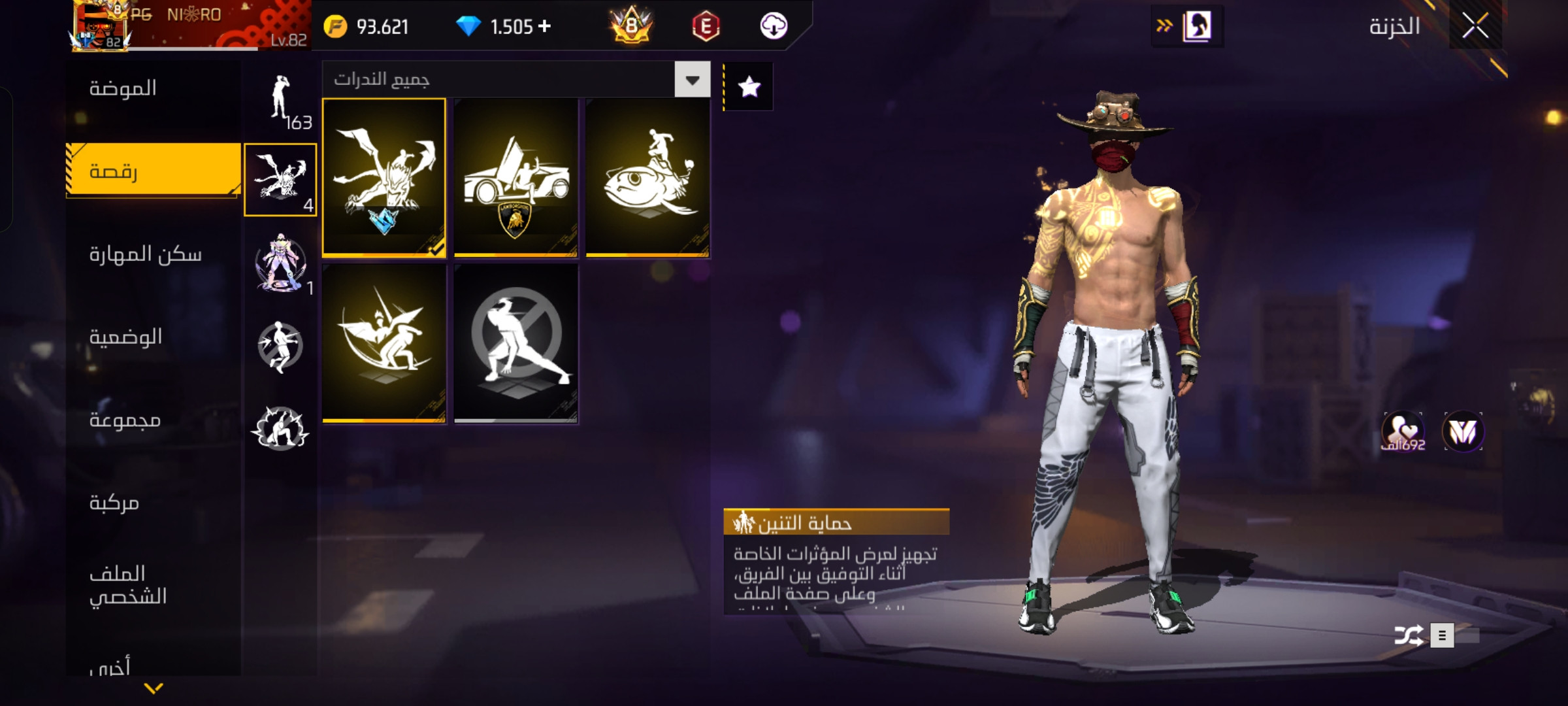Open the مركبة (Vehicle) category
Image resolution: width=1568 pixels, height=706 pixels.
(114, 502)
